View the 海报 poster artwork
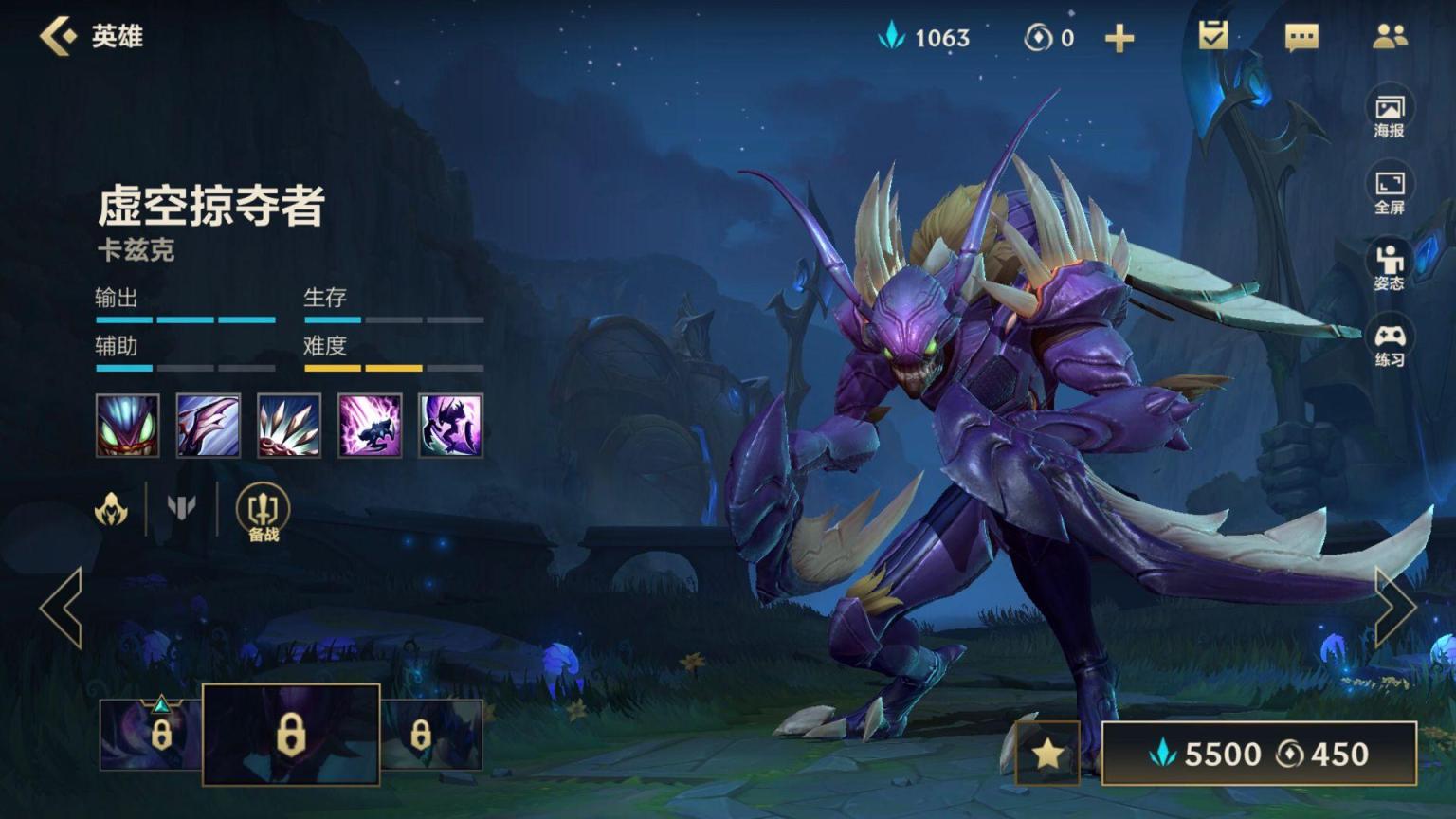 pyautogui.click(x=1390, y=114)
